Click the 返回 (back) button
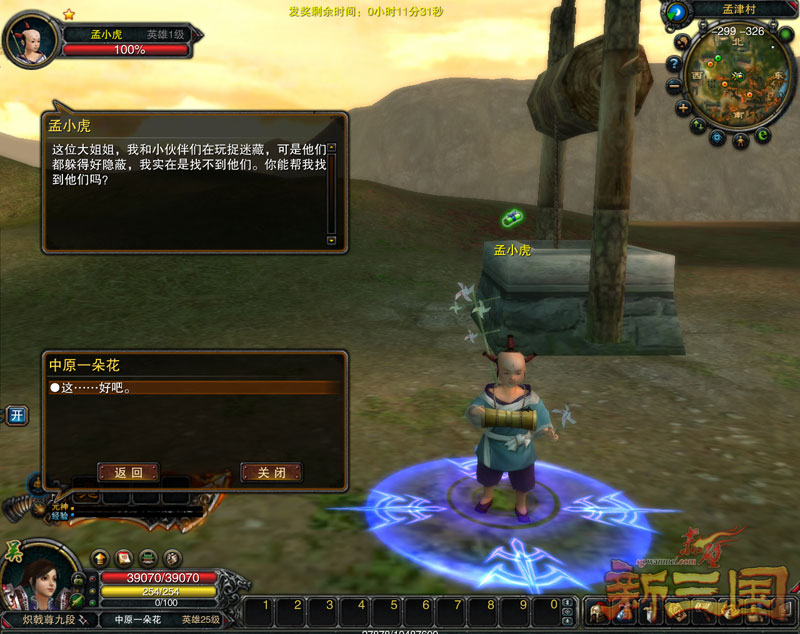800x634 pixels. 128,472
